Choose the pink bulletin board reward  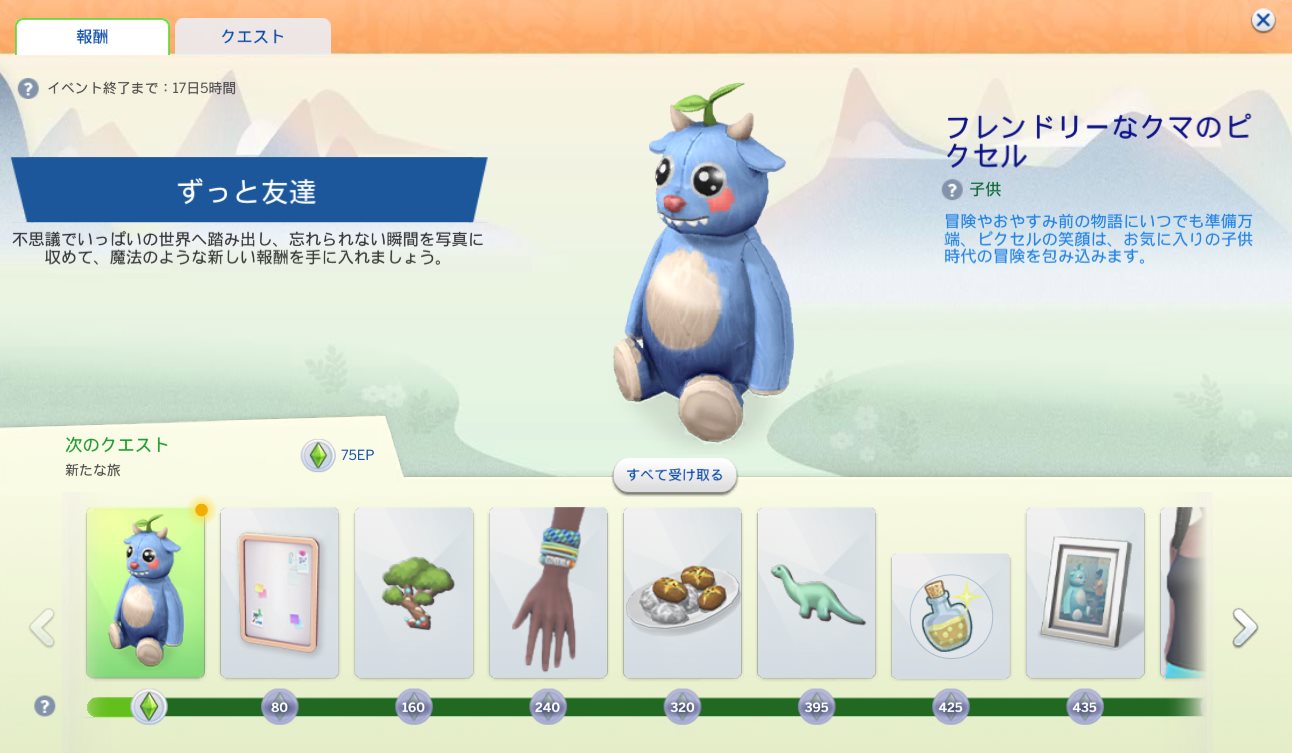point(279,592)
